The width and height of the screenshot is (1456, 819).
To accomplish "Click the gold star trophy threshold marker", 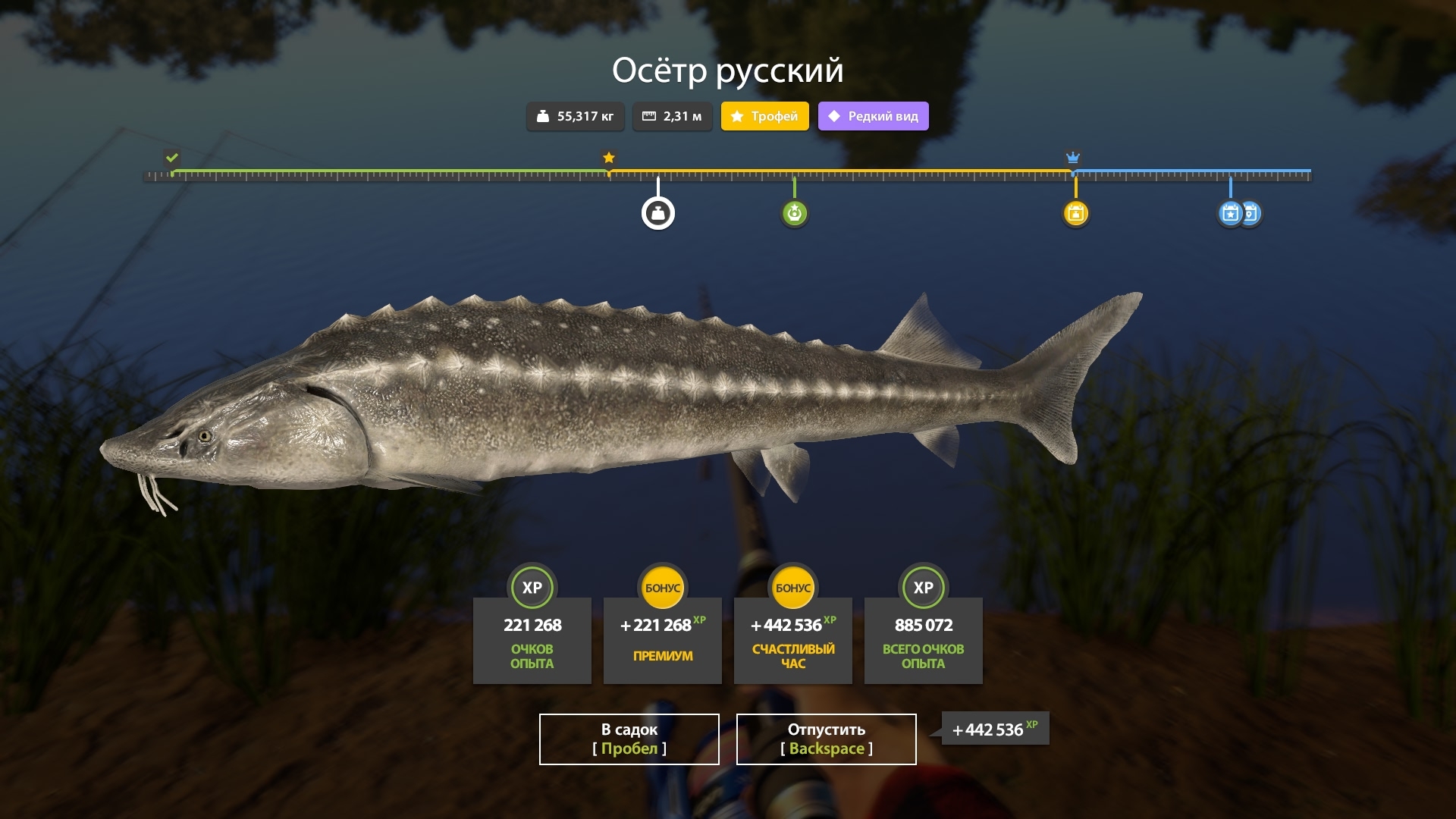I will point(609,158).
